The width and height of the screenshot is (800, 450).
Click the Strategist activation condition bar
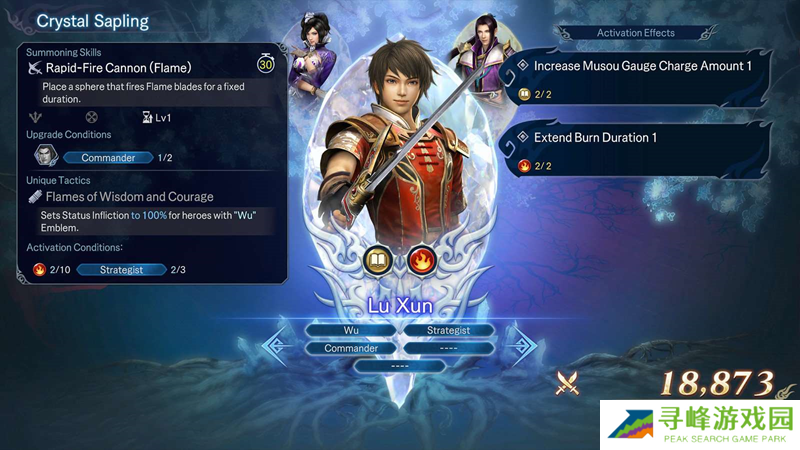click(x=121, y=270)
